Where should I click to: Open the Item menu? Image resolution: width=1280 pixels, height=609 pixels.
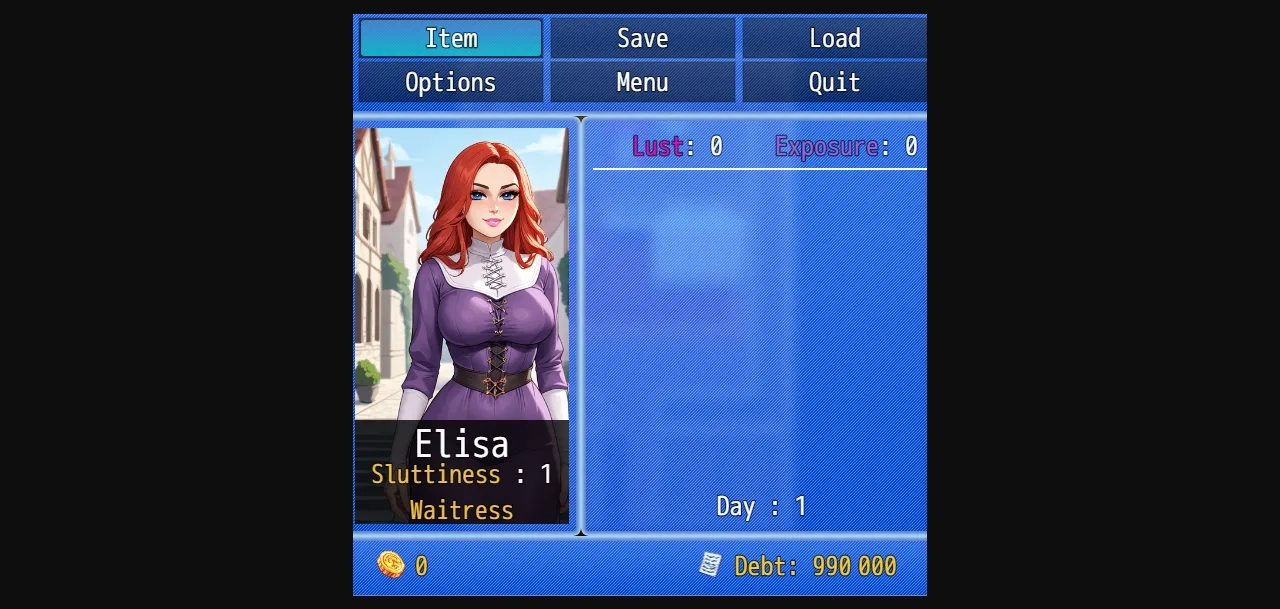pyautogui.click(x=451, y=38)
